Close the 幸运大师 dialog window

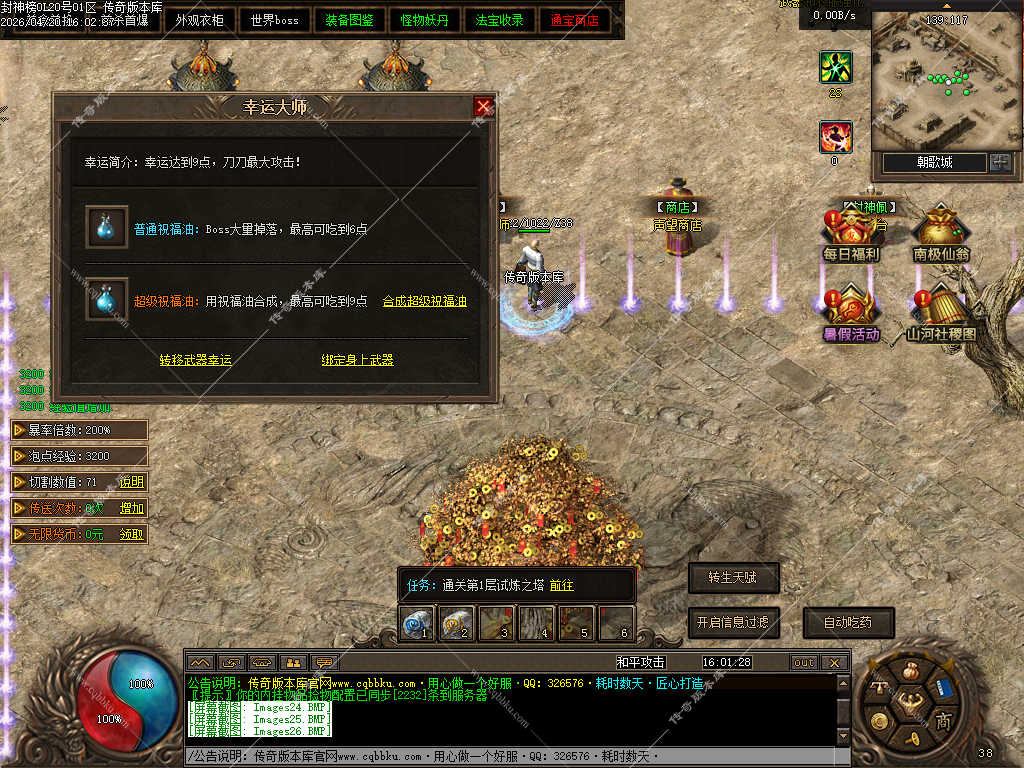click(x=484, y=107)
